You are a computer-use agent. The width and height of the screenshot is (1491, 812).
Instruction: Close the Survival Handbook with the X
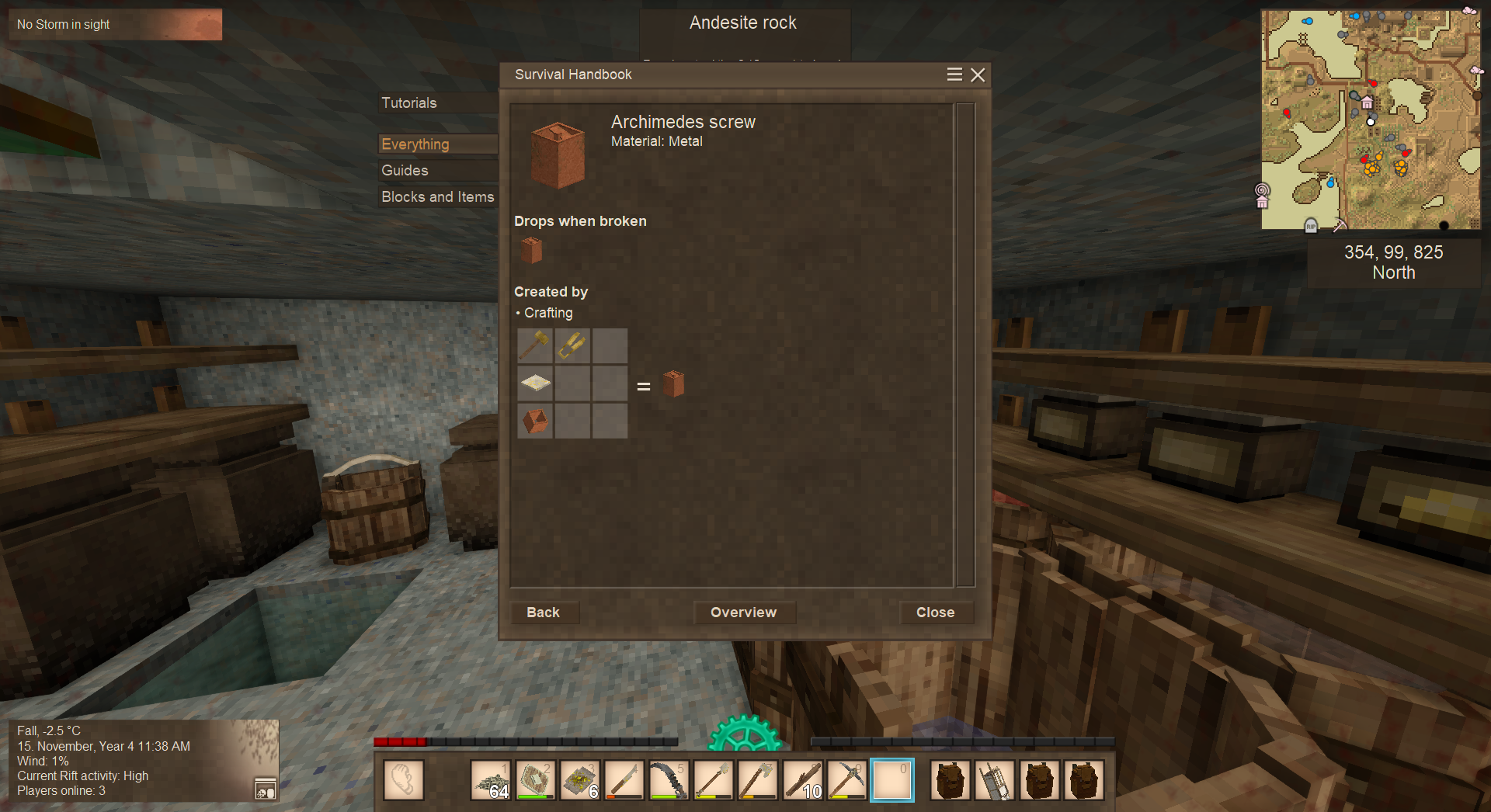tap(978, 75)
